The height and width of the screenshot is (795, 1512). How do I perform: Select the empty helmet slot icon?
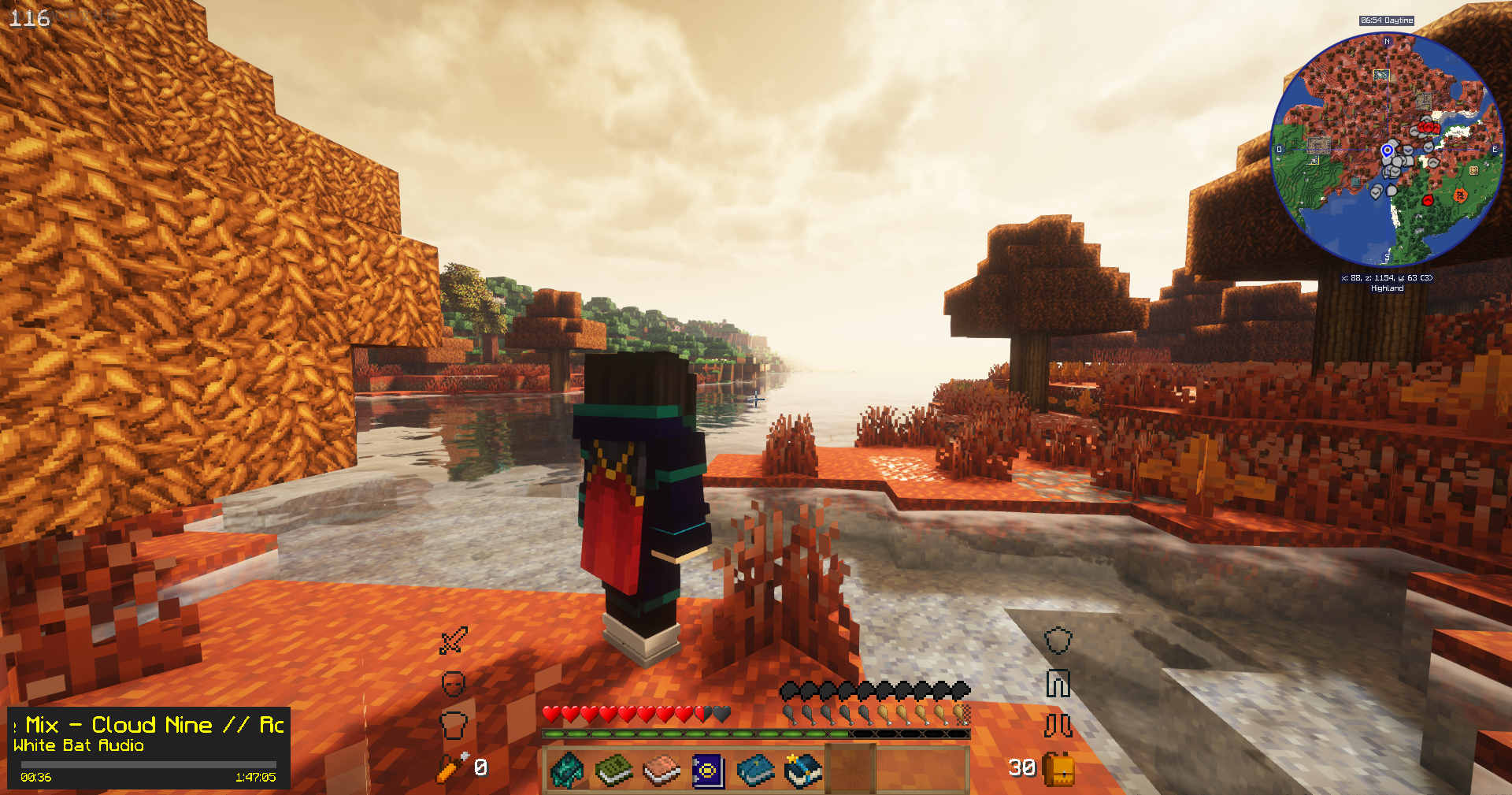(x=453, y=683)
